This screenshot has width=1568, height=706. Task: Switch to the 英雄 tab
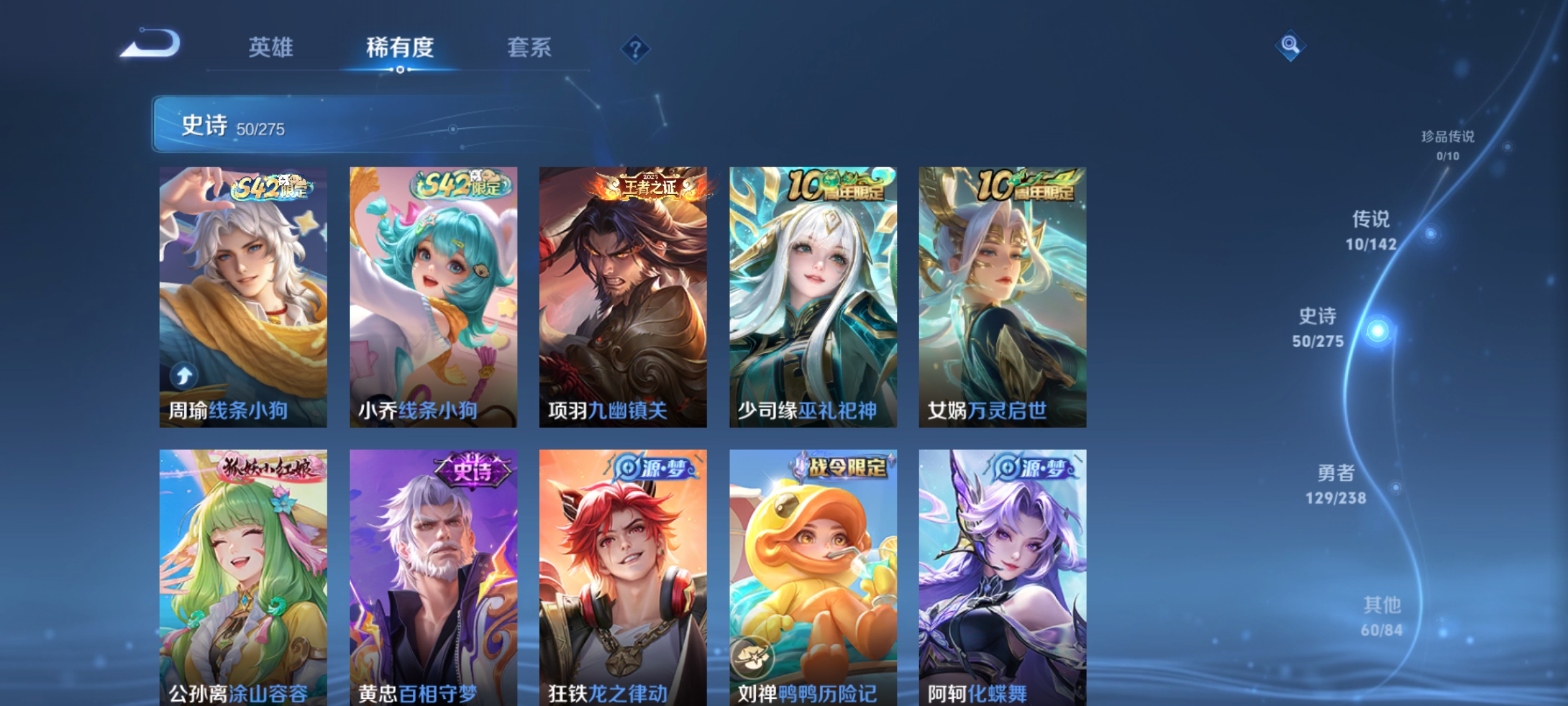click(270, 46)
